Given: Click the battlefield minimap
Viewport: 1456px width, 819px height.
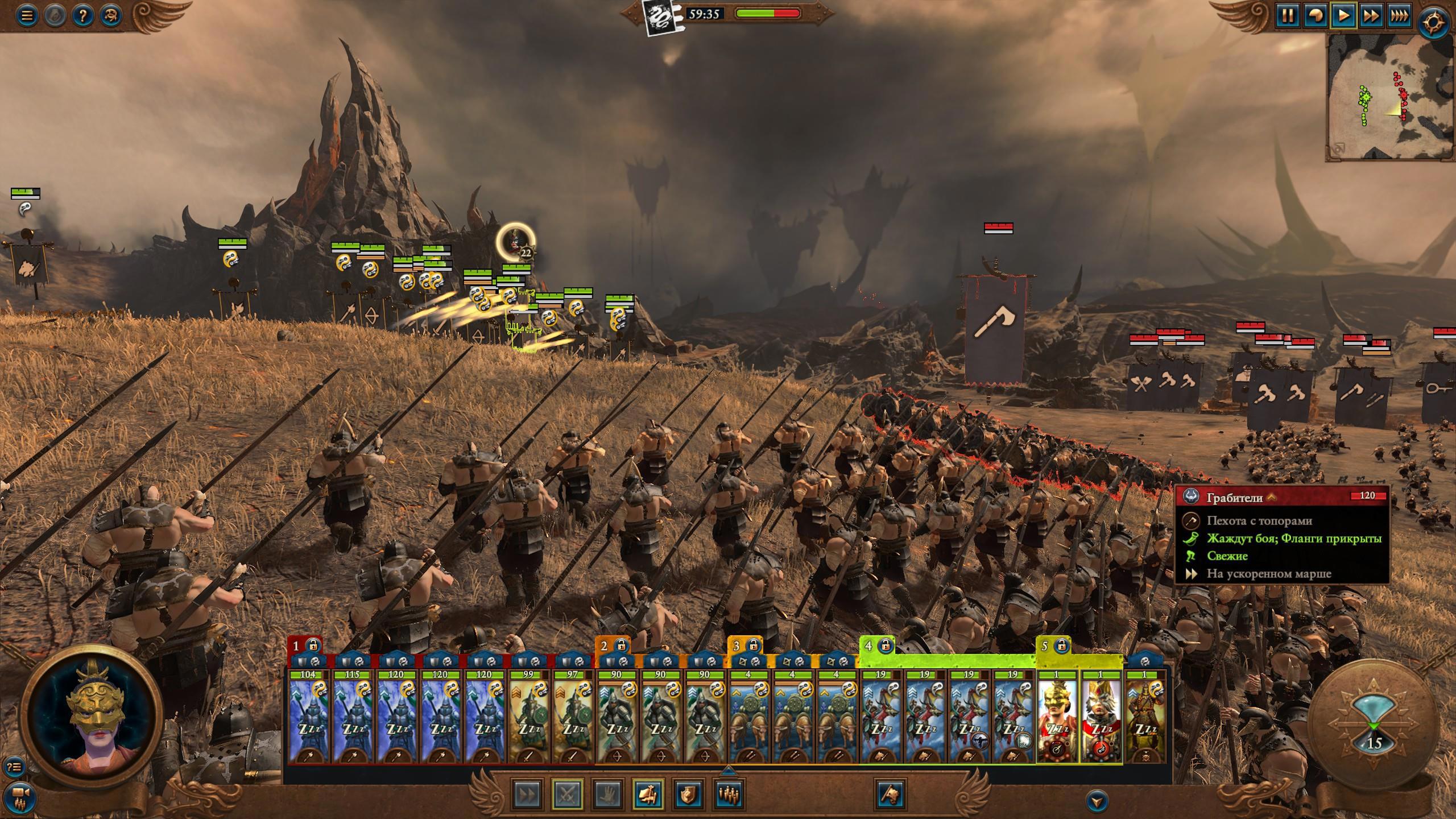Looking at the screenshot, I should tap(1390, 97).
